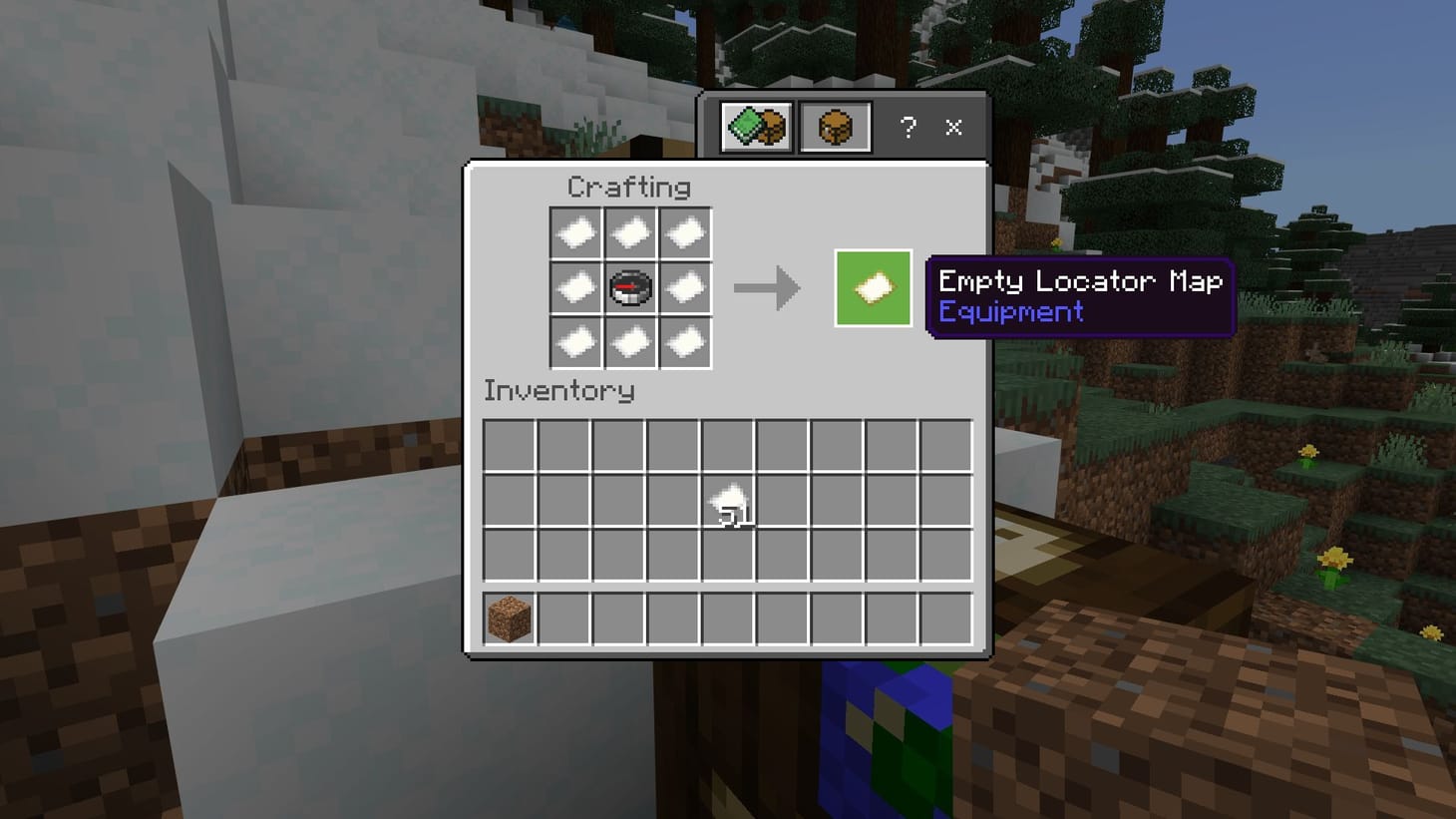Take the Empty Locator Map from the output slot
Viewport: 1456px width, 819px height.
coord(872,289)
